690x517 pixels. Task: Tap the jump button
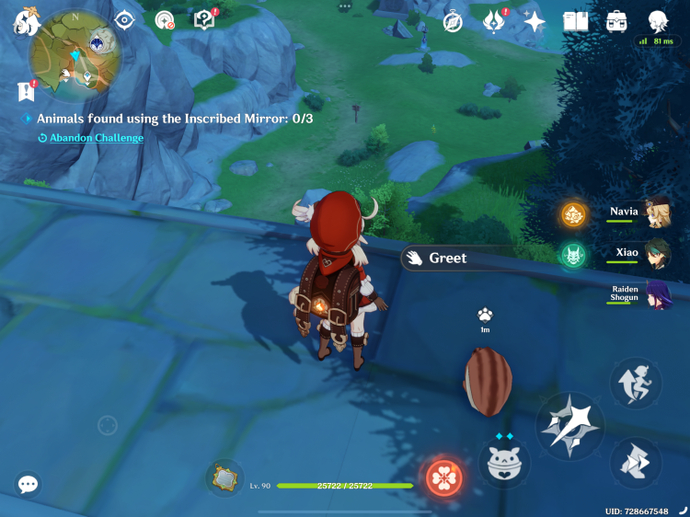pyautogui.click(x=635, y=383)
